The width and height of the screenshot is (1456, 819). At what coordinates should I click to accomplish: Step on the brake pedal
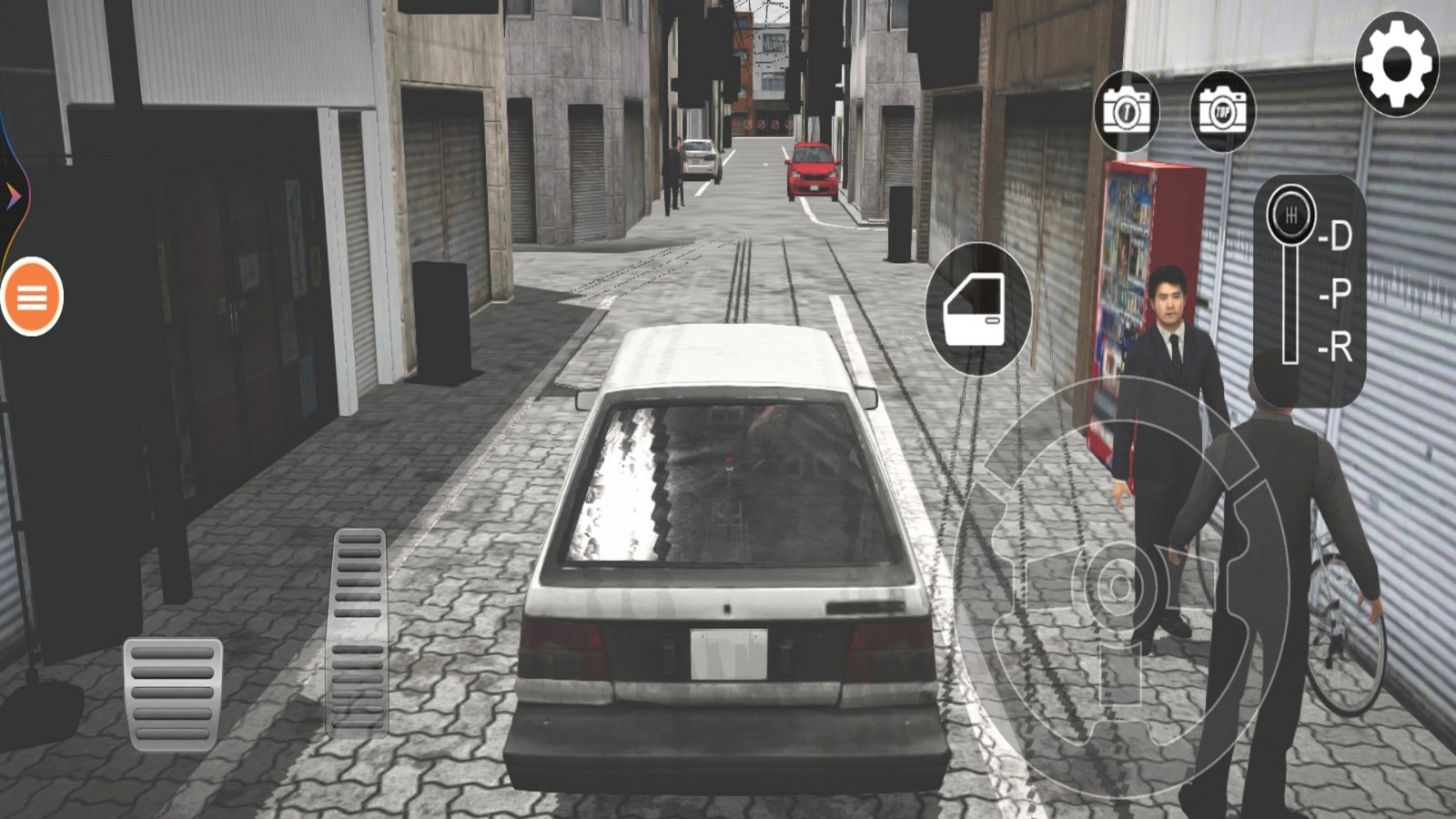point(173,693)
